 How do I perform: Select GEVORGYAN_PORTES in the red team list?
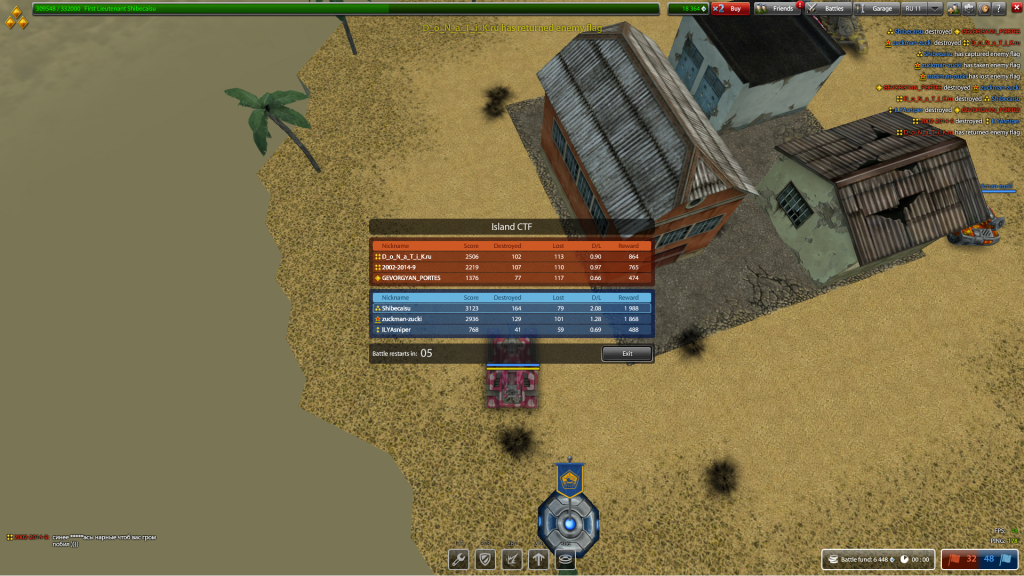511,277
